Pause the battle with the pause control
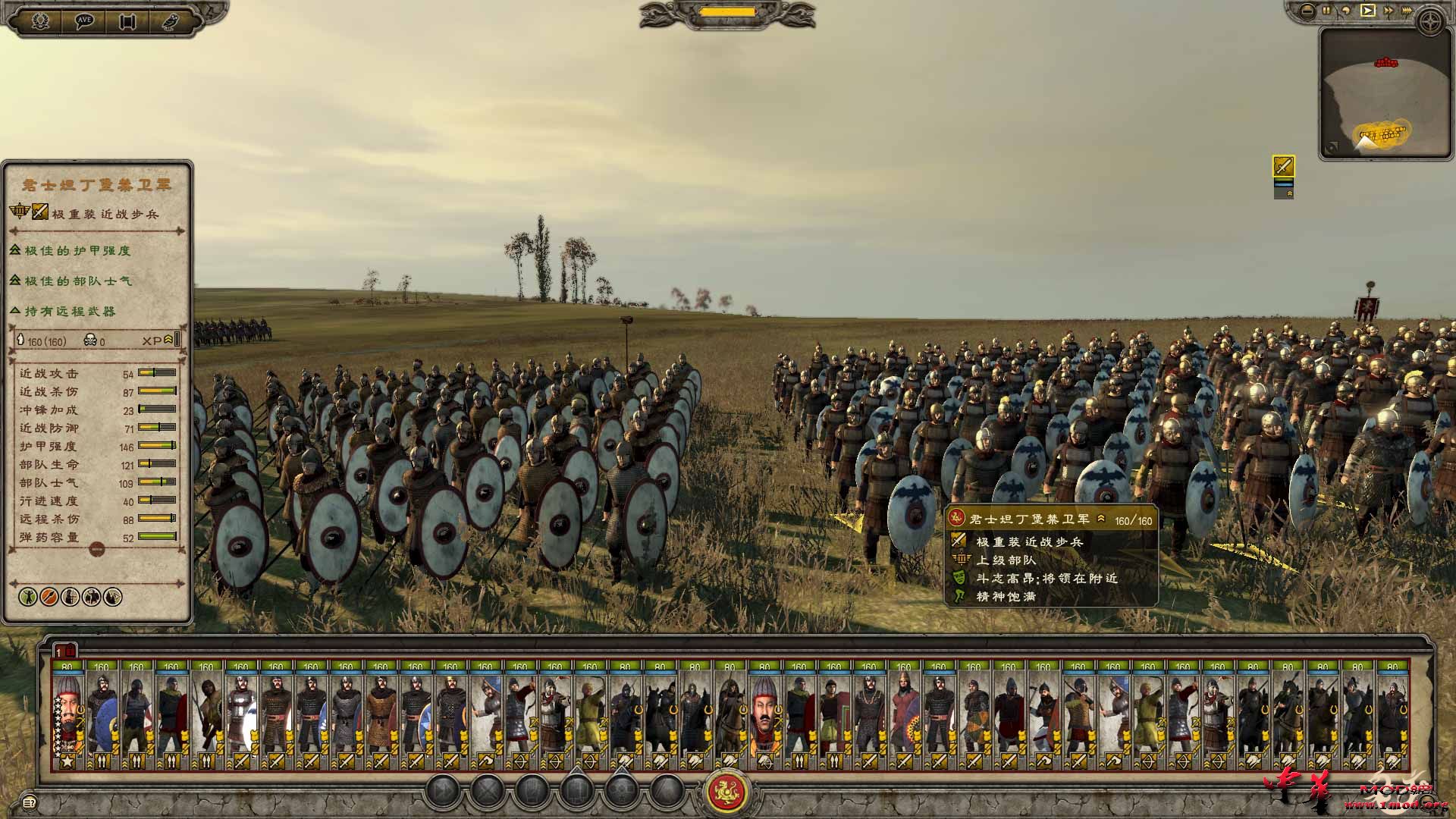The height and width of the screenshot is (819, 1456). point(1326,10)
